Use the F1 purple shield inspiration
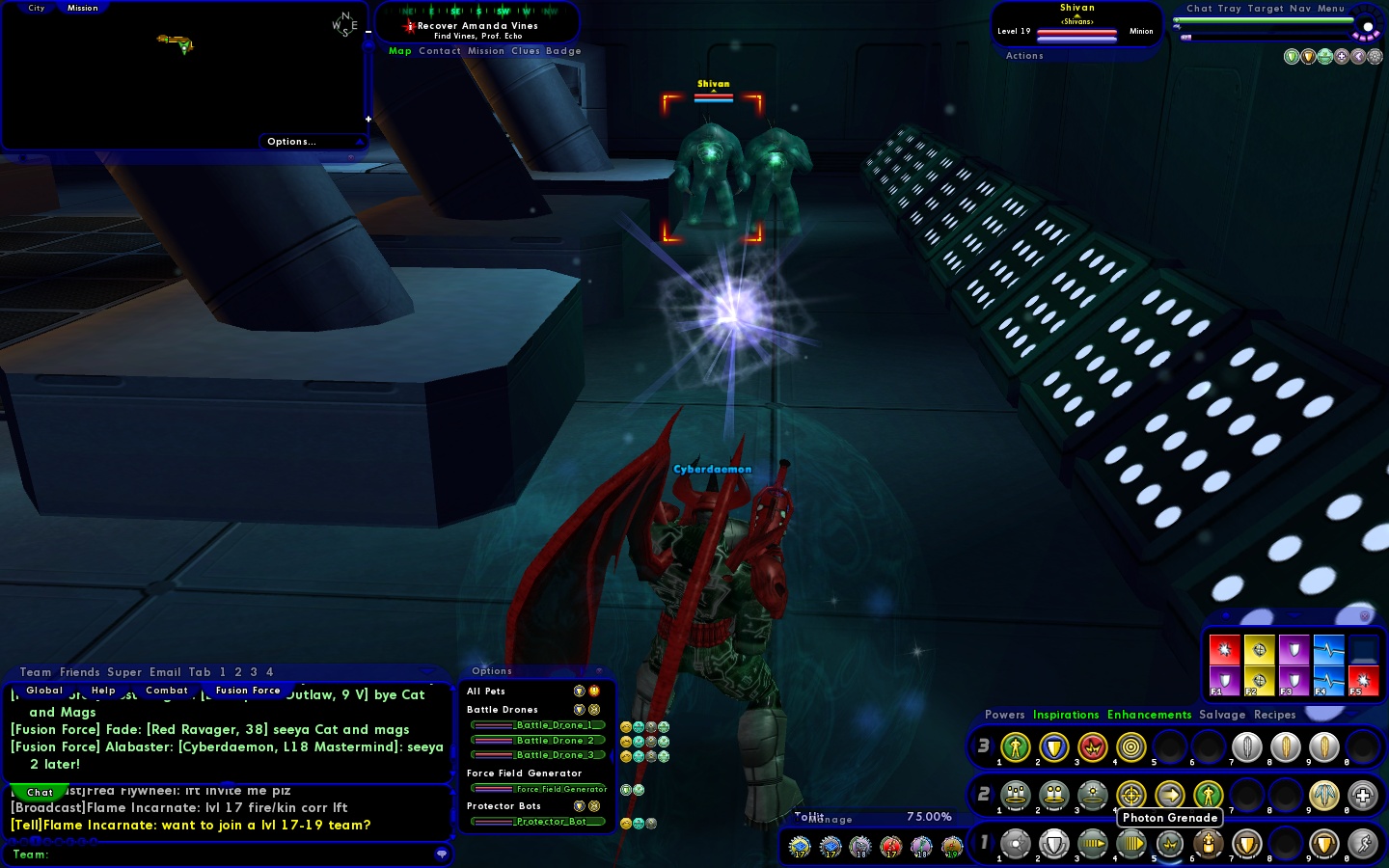The height and width of the screenshot is (868, 1389). click(x=1225, y=681)
